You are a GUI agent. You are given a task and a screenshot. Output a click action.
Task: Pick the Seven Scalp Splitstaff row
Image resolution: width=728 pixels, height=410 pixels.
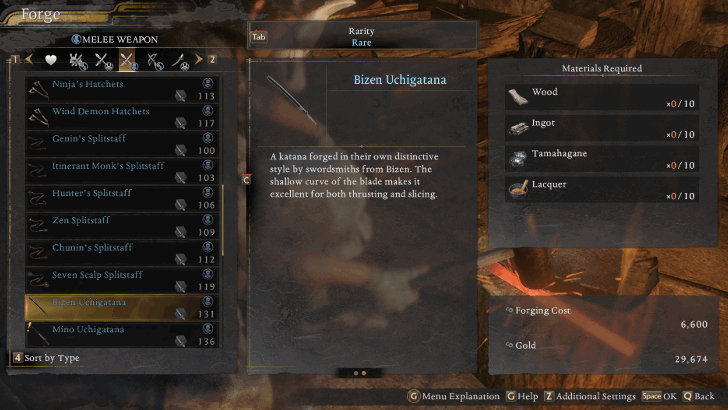pos(122,279)
